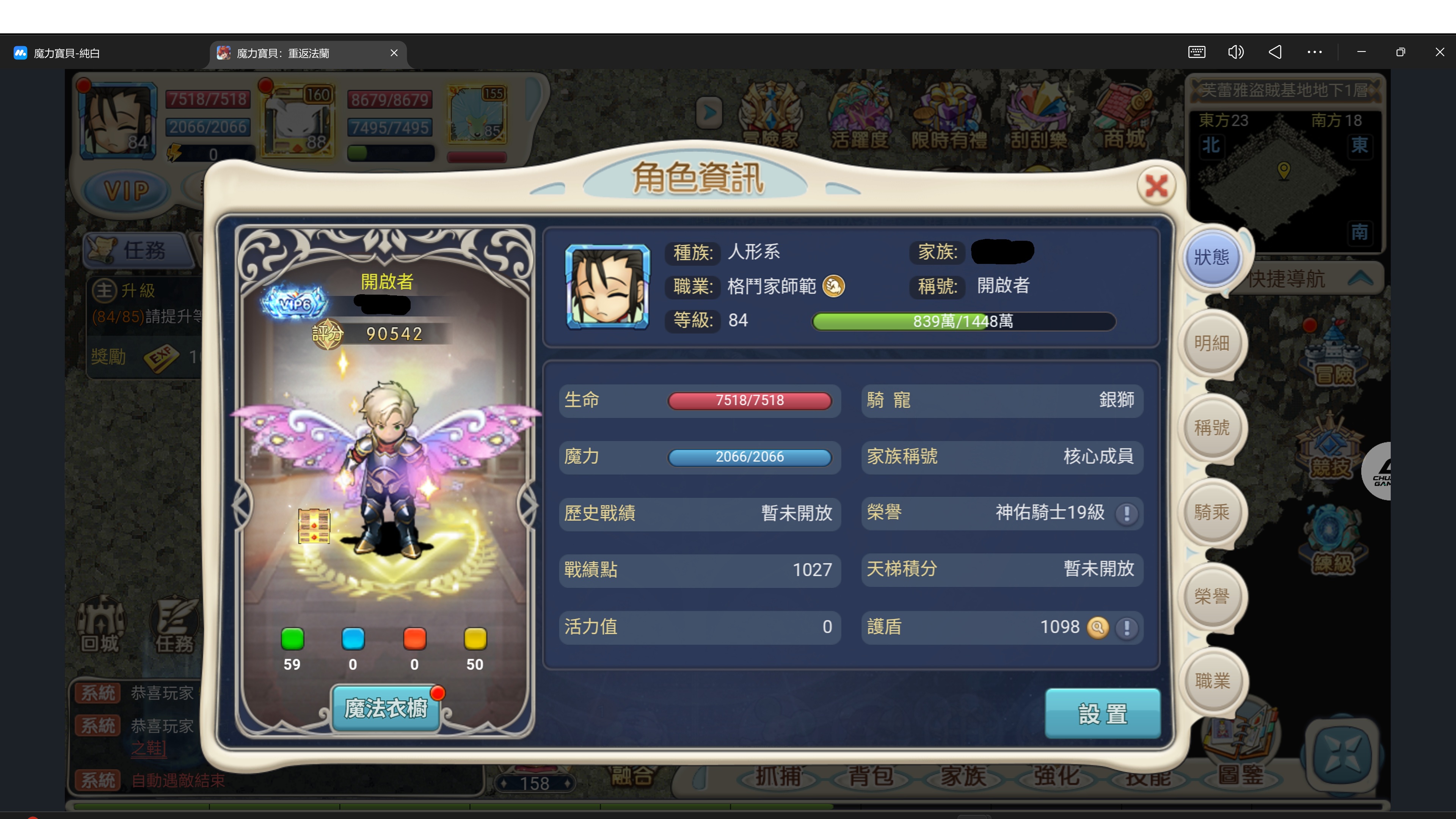
Task: Open the 騎乘 mount panel
Action: (x=1212, y=512)
